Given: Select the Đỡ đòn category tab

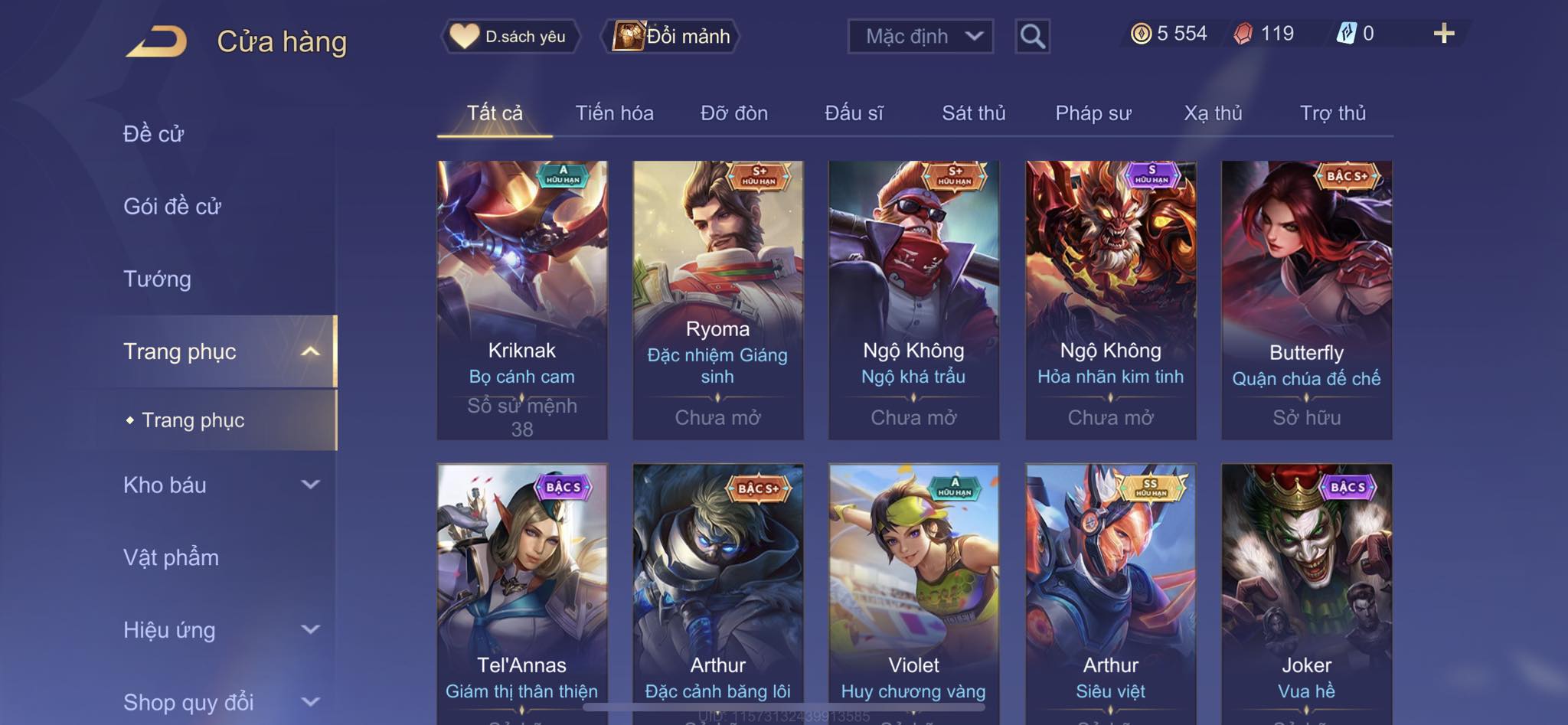Looking at the screenshot, I should 733,113.
